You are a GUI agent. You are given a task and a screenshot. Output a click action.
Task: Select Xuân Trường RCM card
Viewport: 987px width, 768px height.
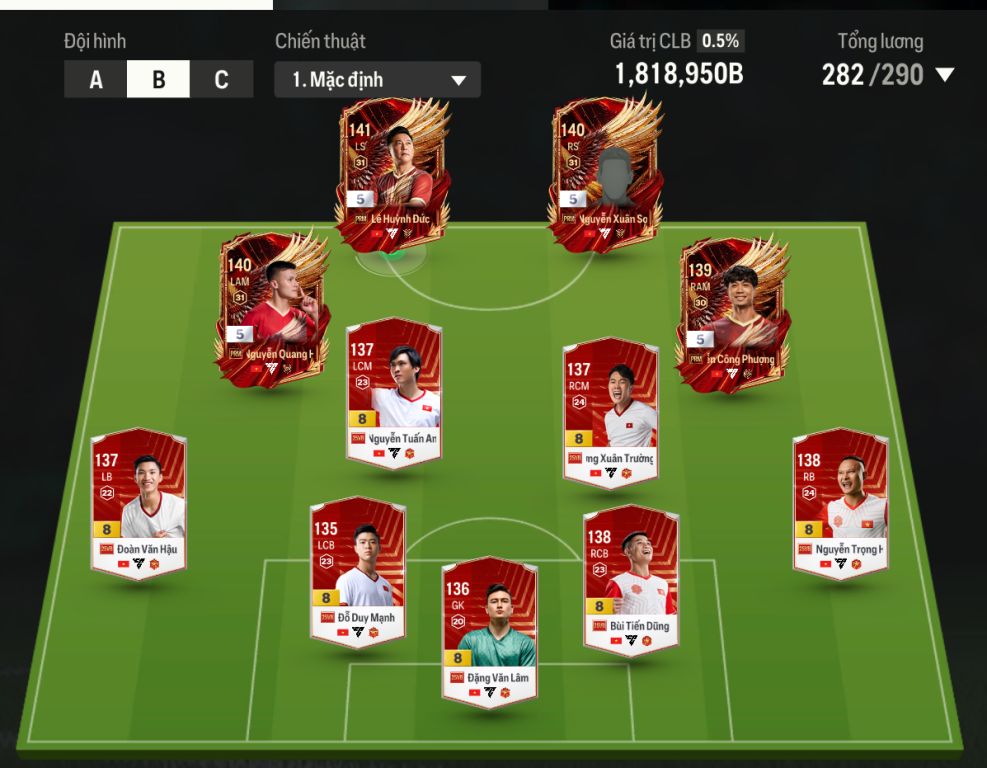609,412
